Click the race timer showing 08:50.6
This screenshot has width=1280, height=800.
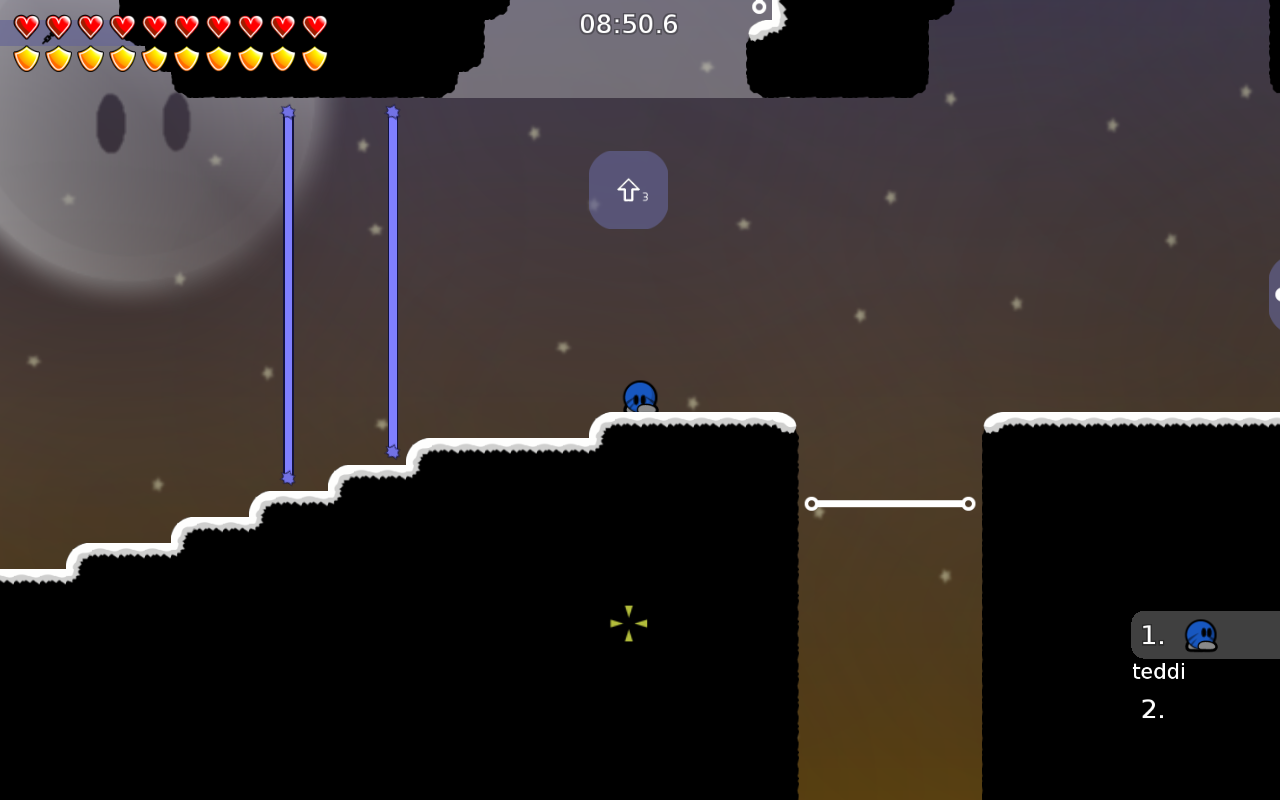628,24
